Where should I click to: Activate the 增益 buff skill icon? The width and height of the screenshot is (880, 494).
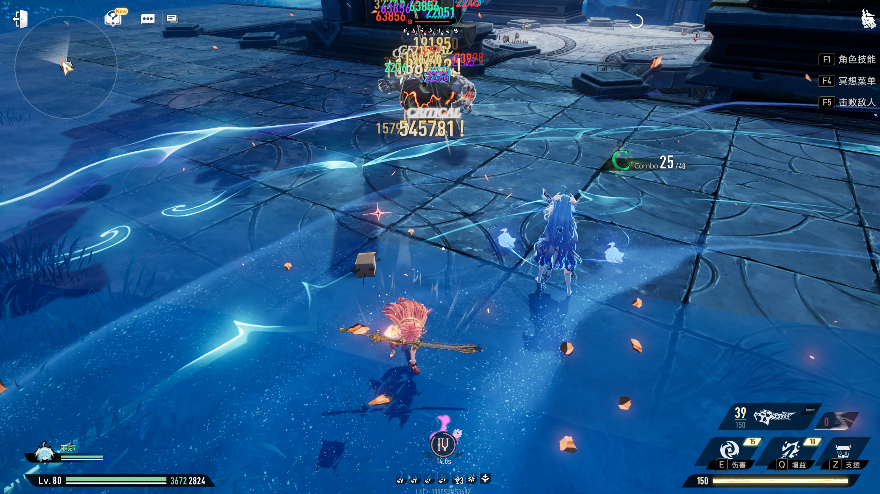791,452
